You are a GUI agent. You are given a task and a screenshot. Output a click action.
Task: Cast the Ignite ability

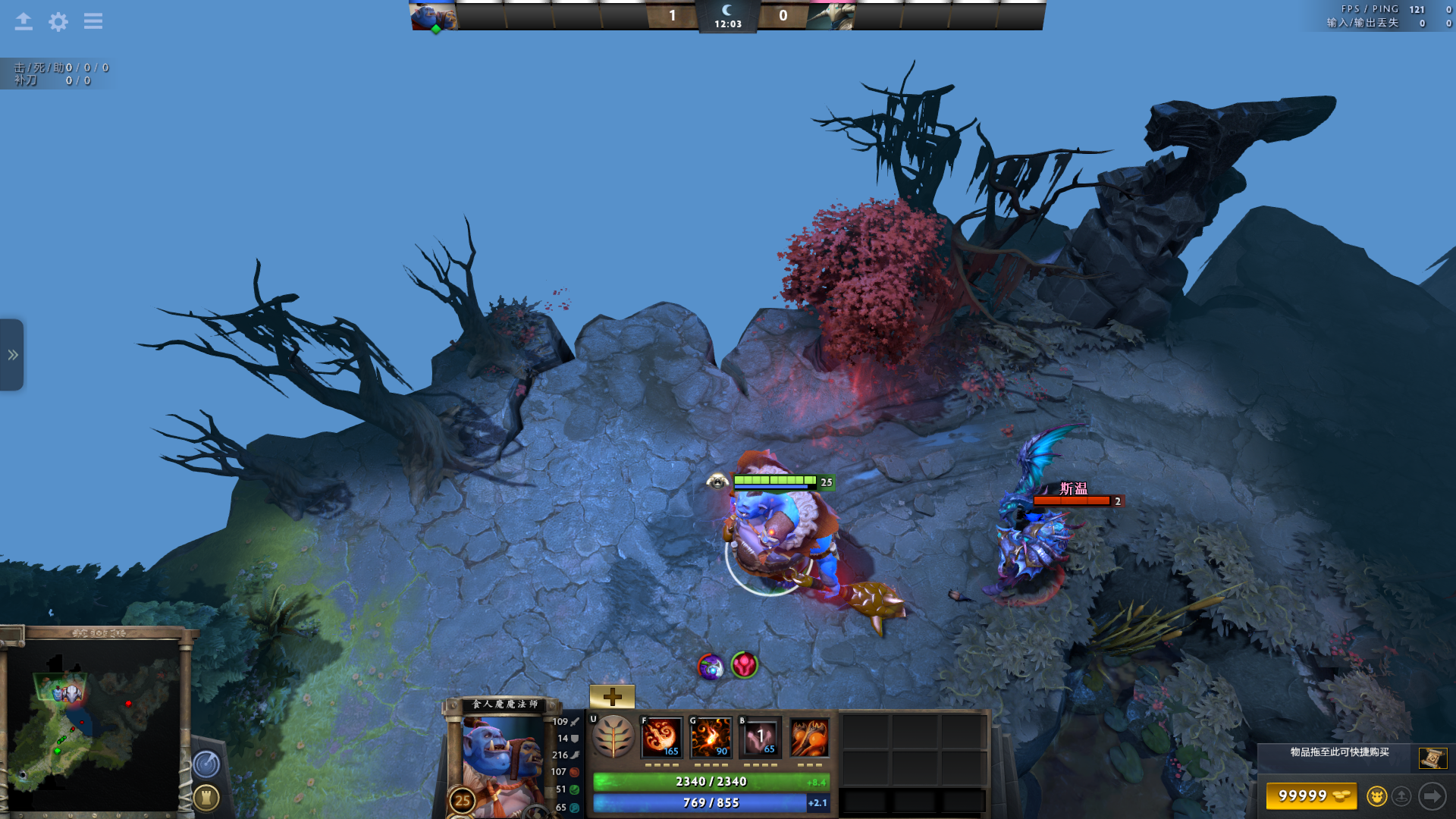pyautogui.click(x=711, y=737)
